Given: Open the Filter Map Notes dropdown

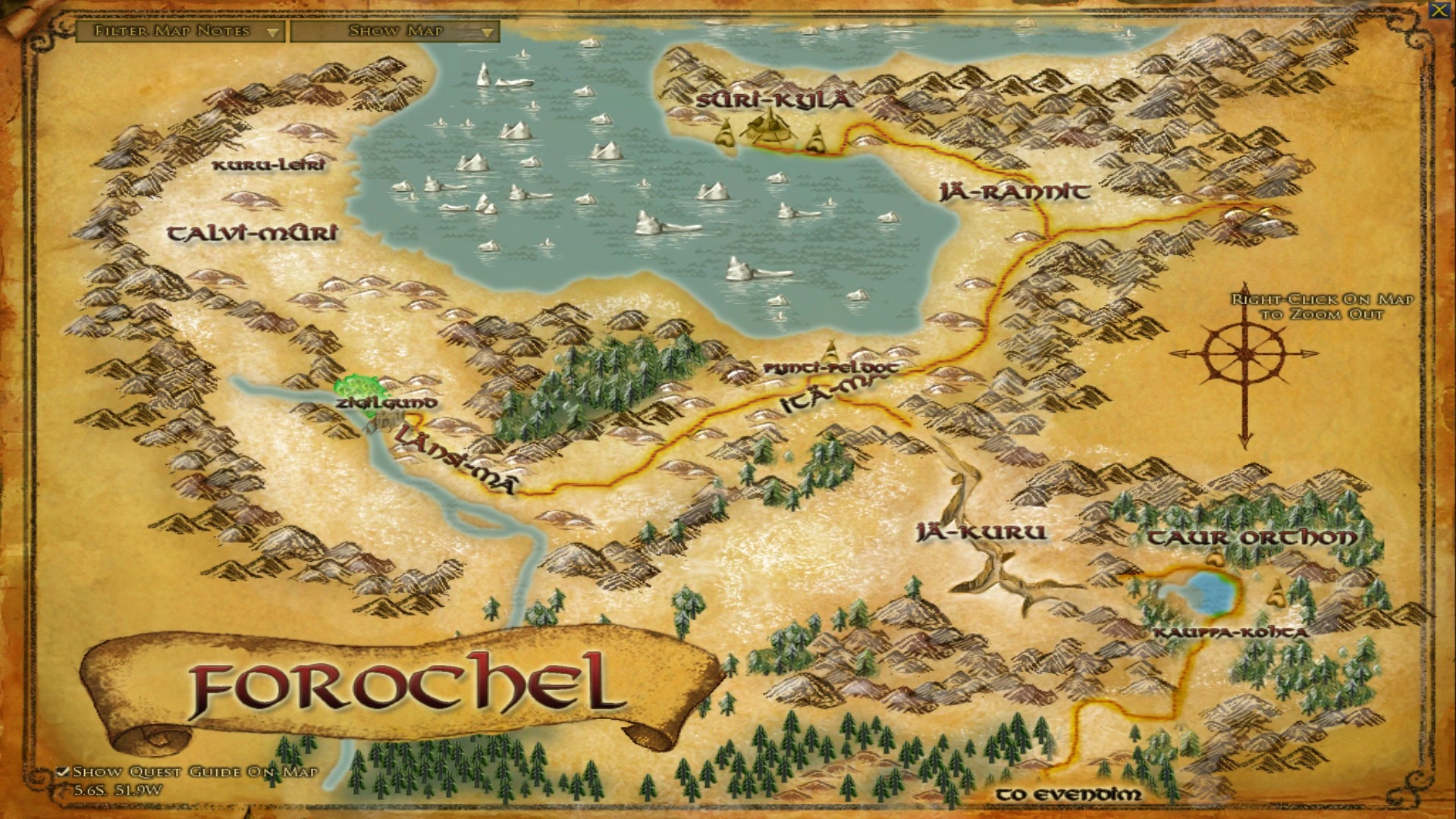Looking at the screenshot, I should point(182,32).
